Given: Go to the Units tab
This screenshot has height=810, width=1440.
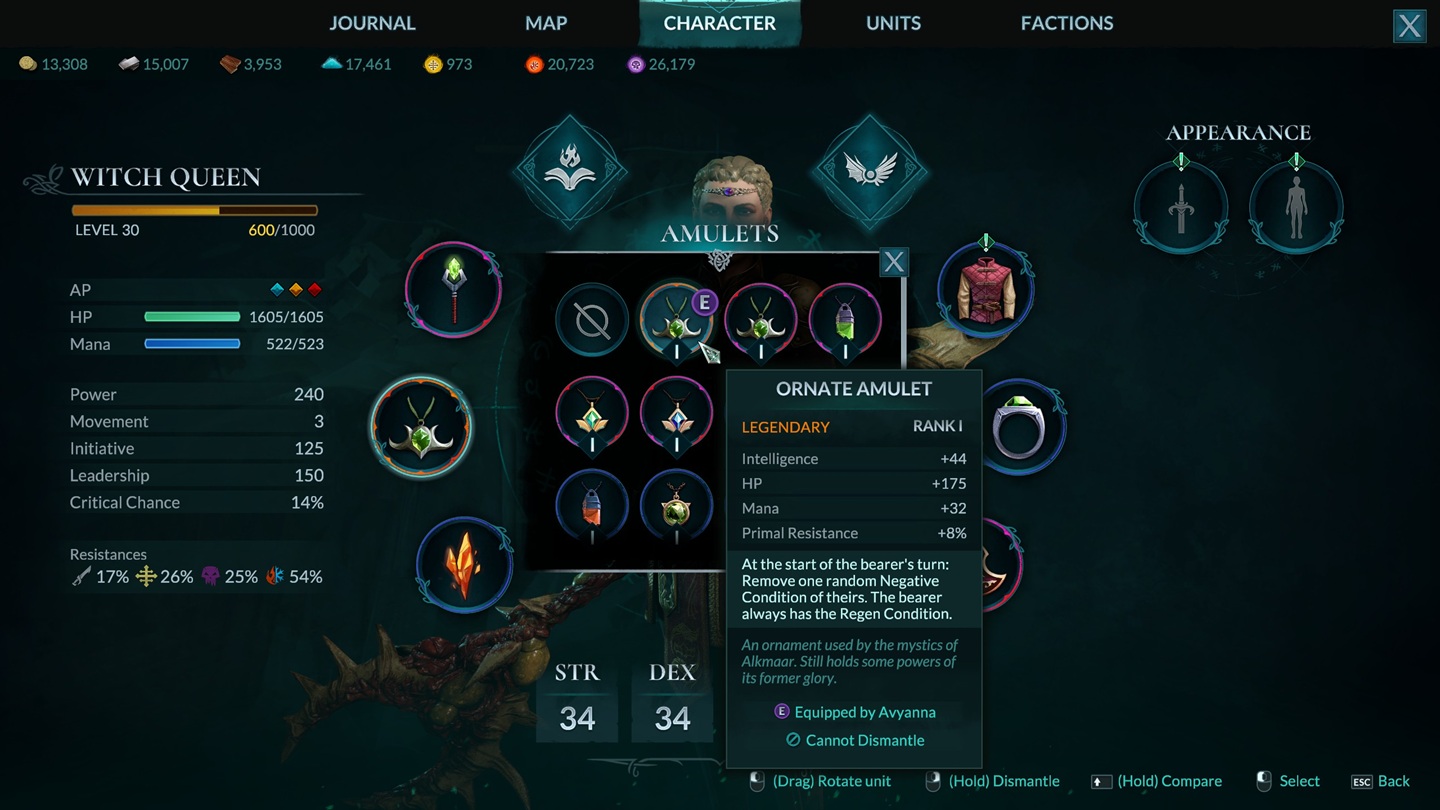Looking at the screenshot, I should point(893,23).
